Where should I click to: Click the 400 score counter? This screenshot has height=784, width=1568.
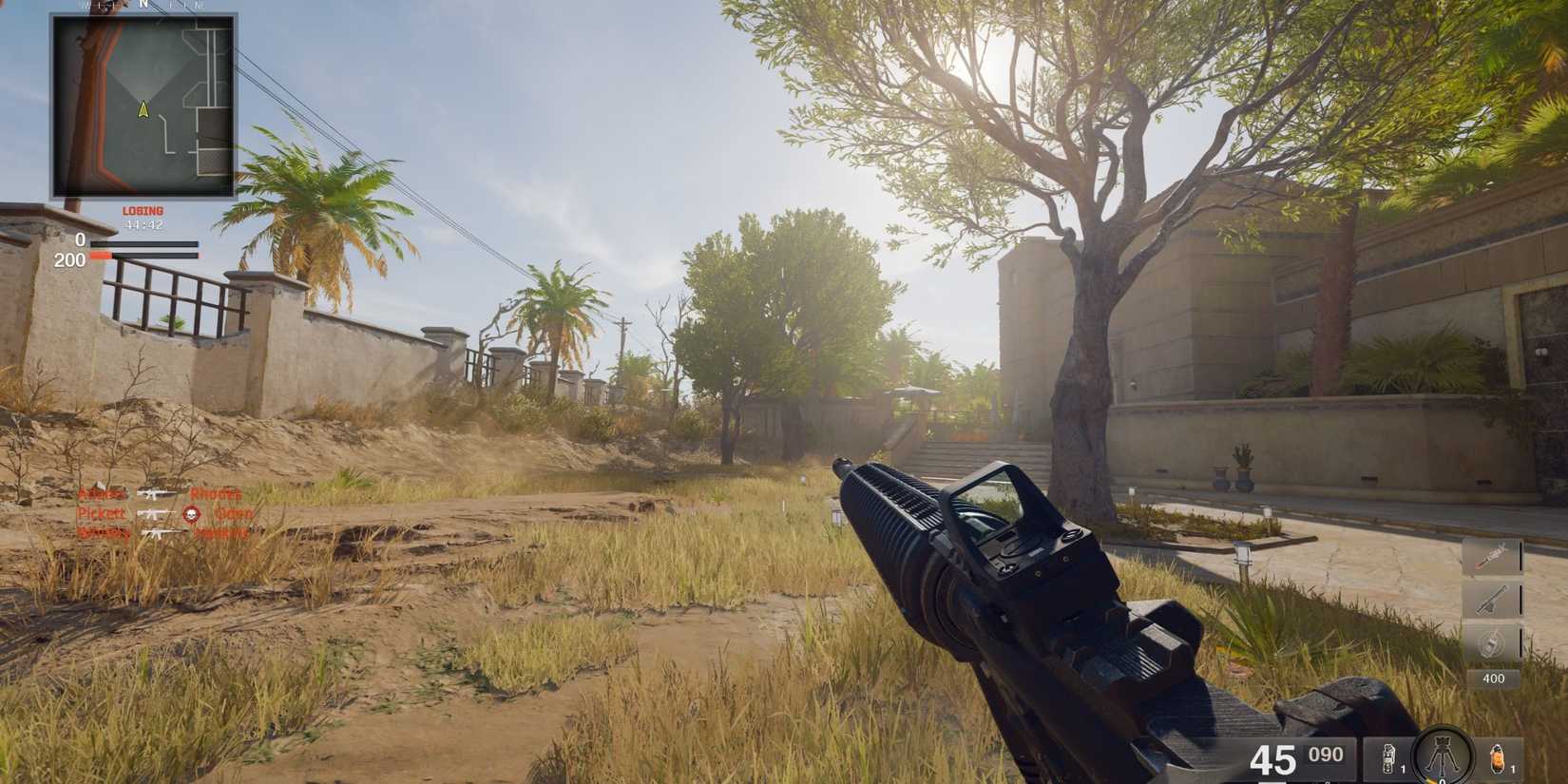coord(1492,679)
